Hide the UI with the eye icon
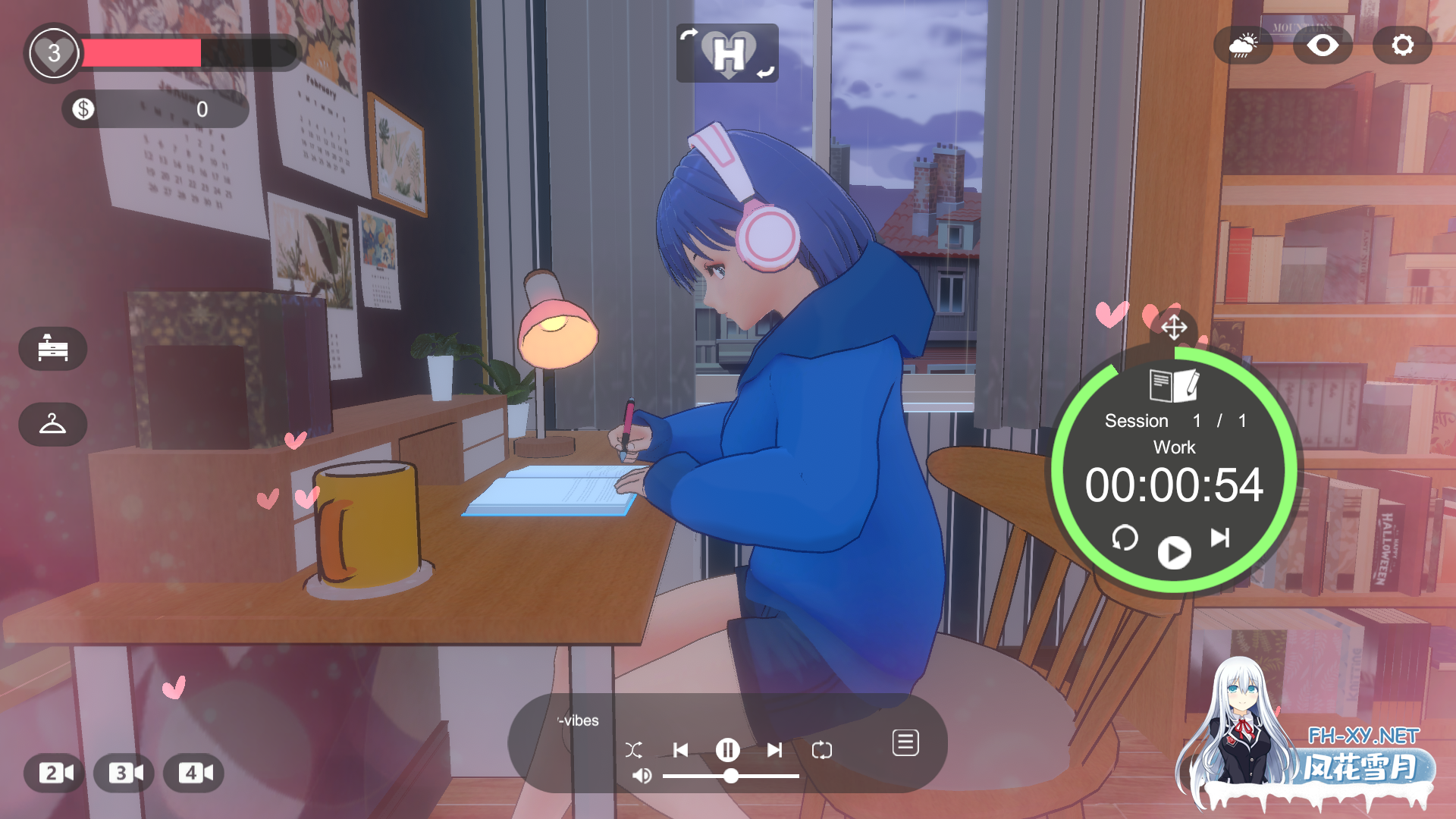 click(1323, 45)
